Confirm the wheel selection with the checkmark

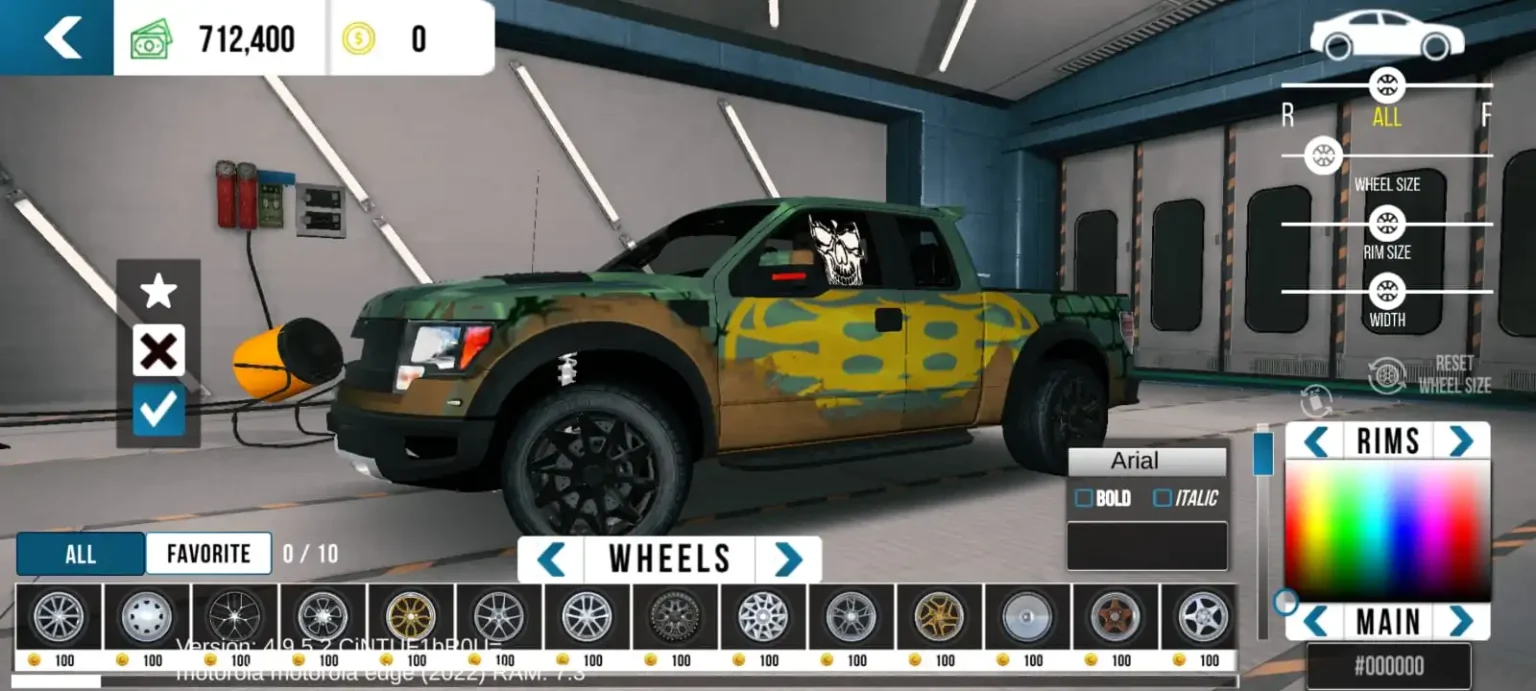tap(158, 410)
